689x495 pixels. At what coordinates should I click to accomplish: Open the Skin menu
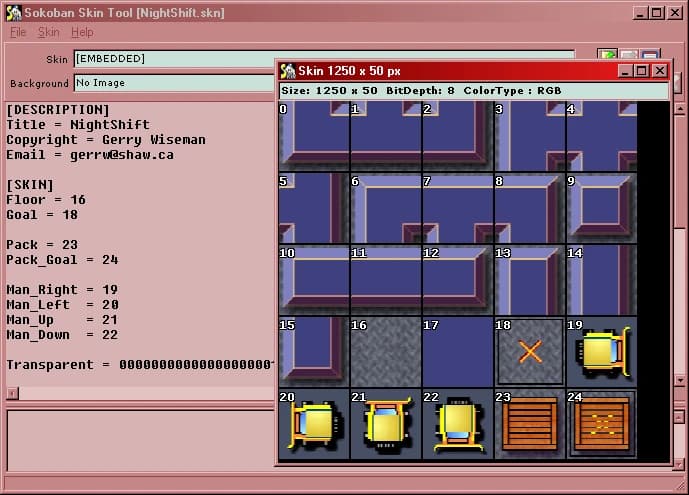tap(49, 32)
